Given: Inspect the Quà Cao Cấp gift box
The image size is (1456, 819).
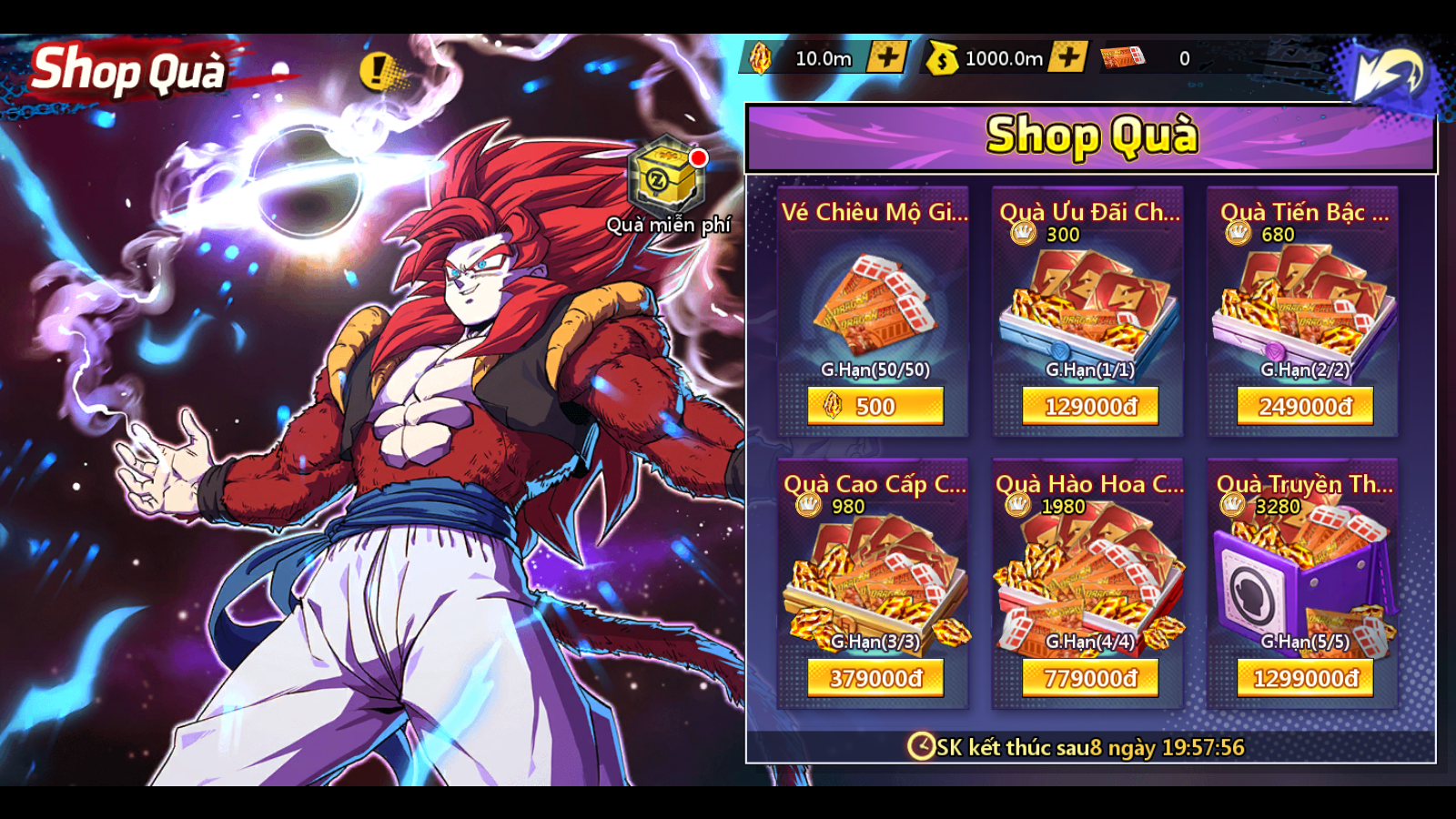Looking at the screenshot, I should pos(875,578).
